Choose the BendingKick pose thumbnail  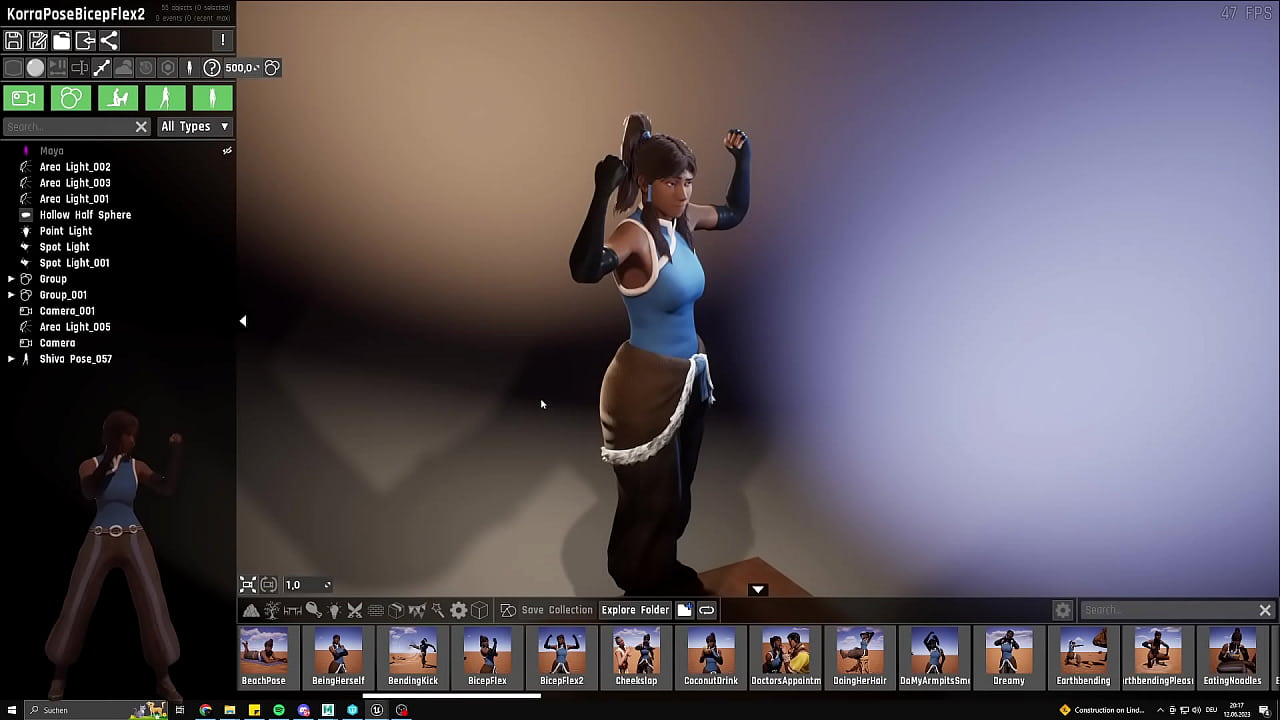click(x=413, y=656)
